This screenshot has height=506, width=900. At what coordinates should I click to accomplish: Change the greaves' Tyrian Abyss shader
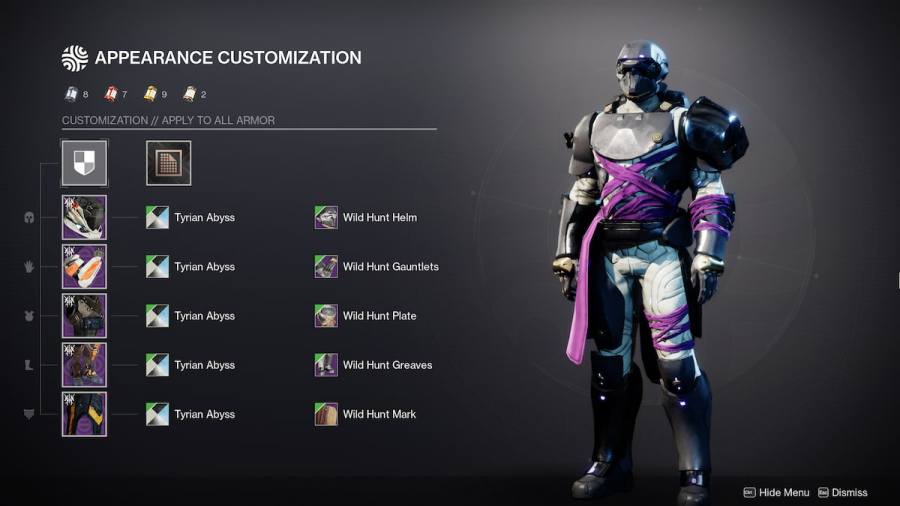click(x=157, y=365)
